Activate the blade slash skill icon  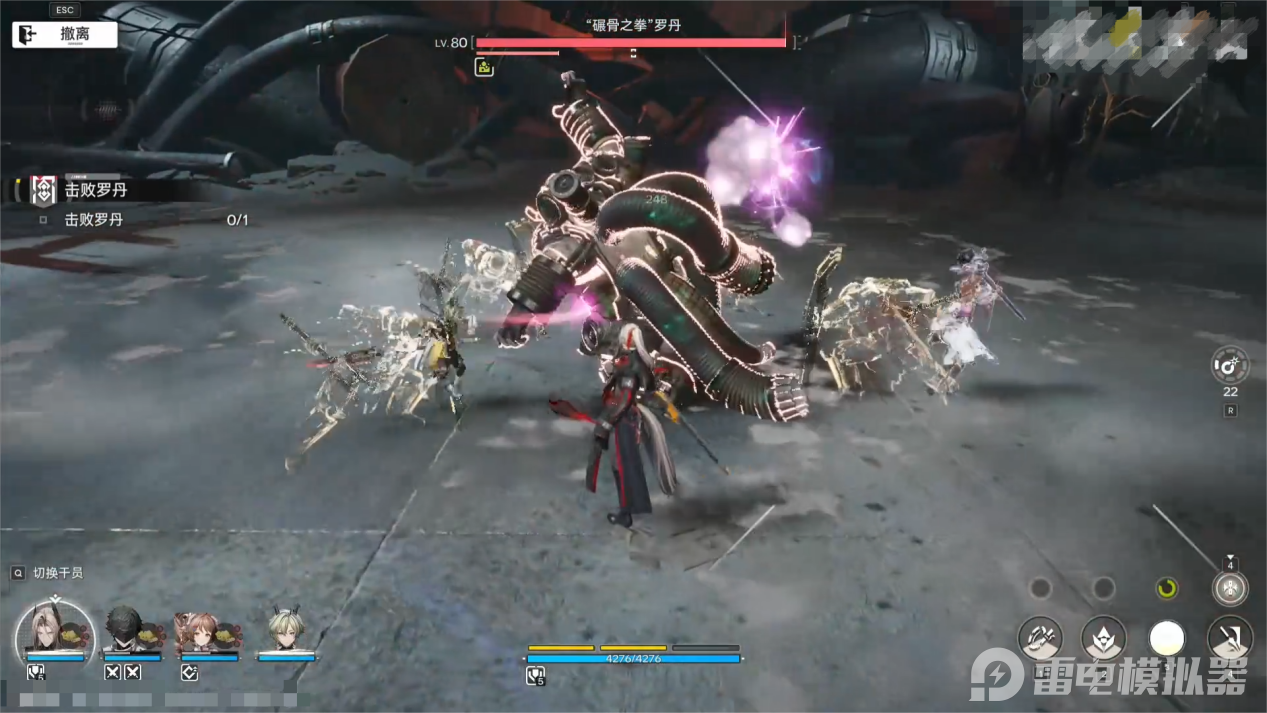click(x=1229, y=638)
